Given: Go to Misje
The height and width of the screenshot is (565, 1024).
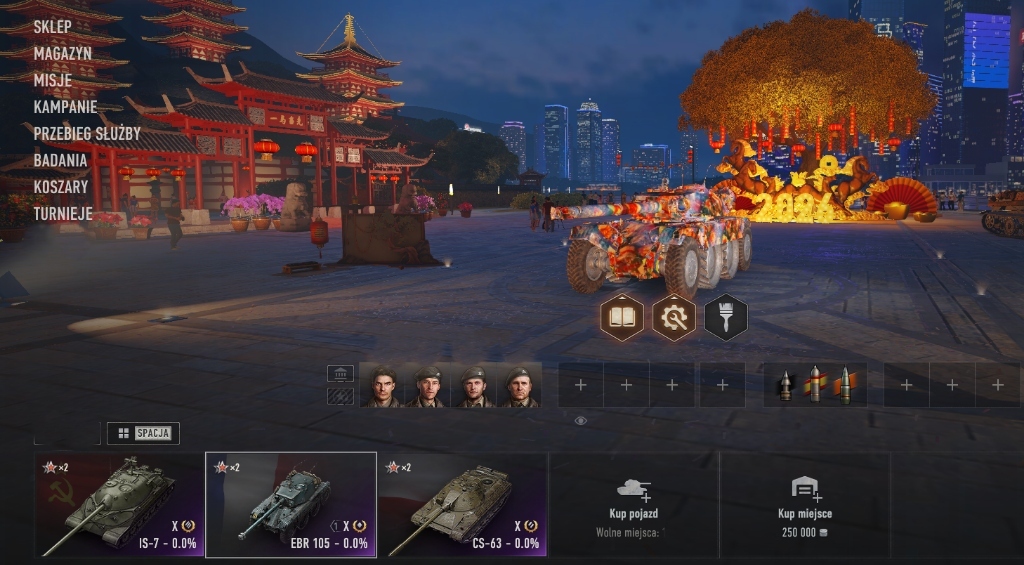Looking at the screenshot, I should click(x=52, y=80).
